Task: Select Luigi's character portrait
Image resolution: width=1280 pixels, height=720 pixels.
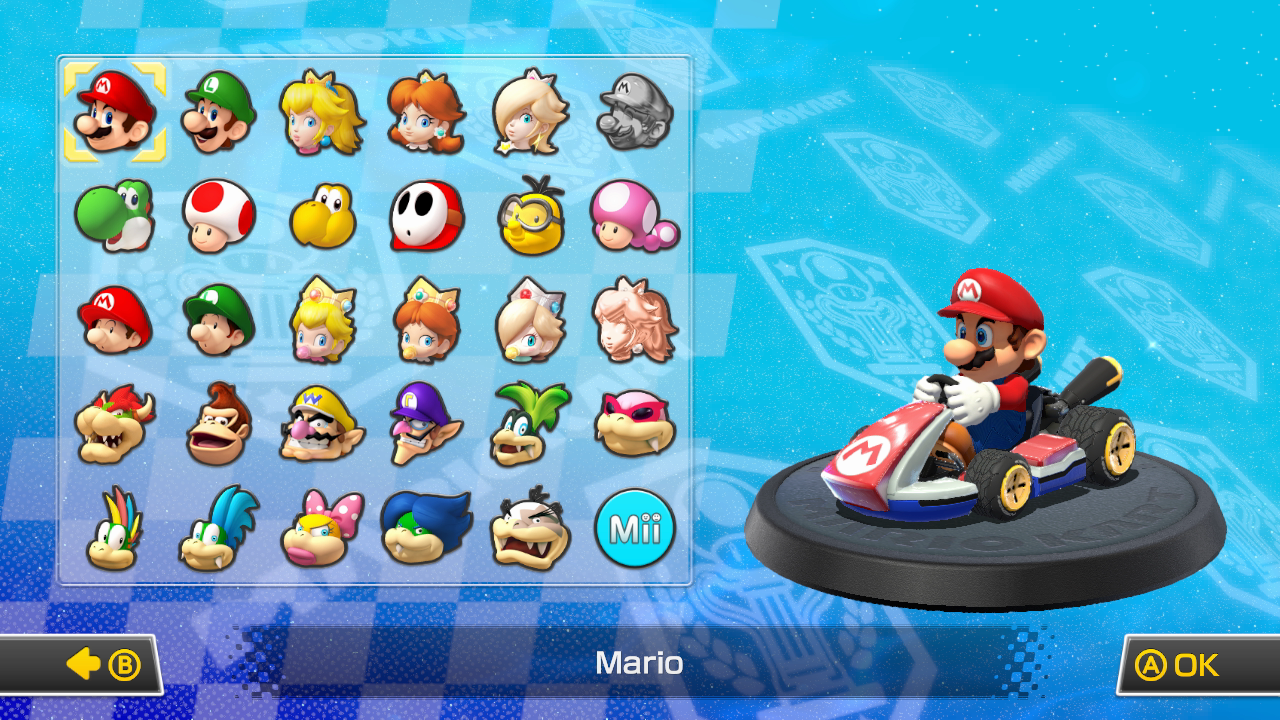Action: pos(218,112)
